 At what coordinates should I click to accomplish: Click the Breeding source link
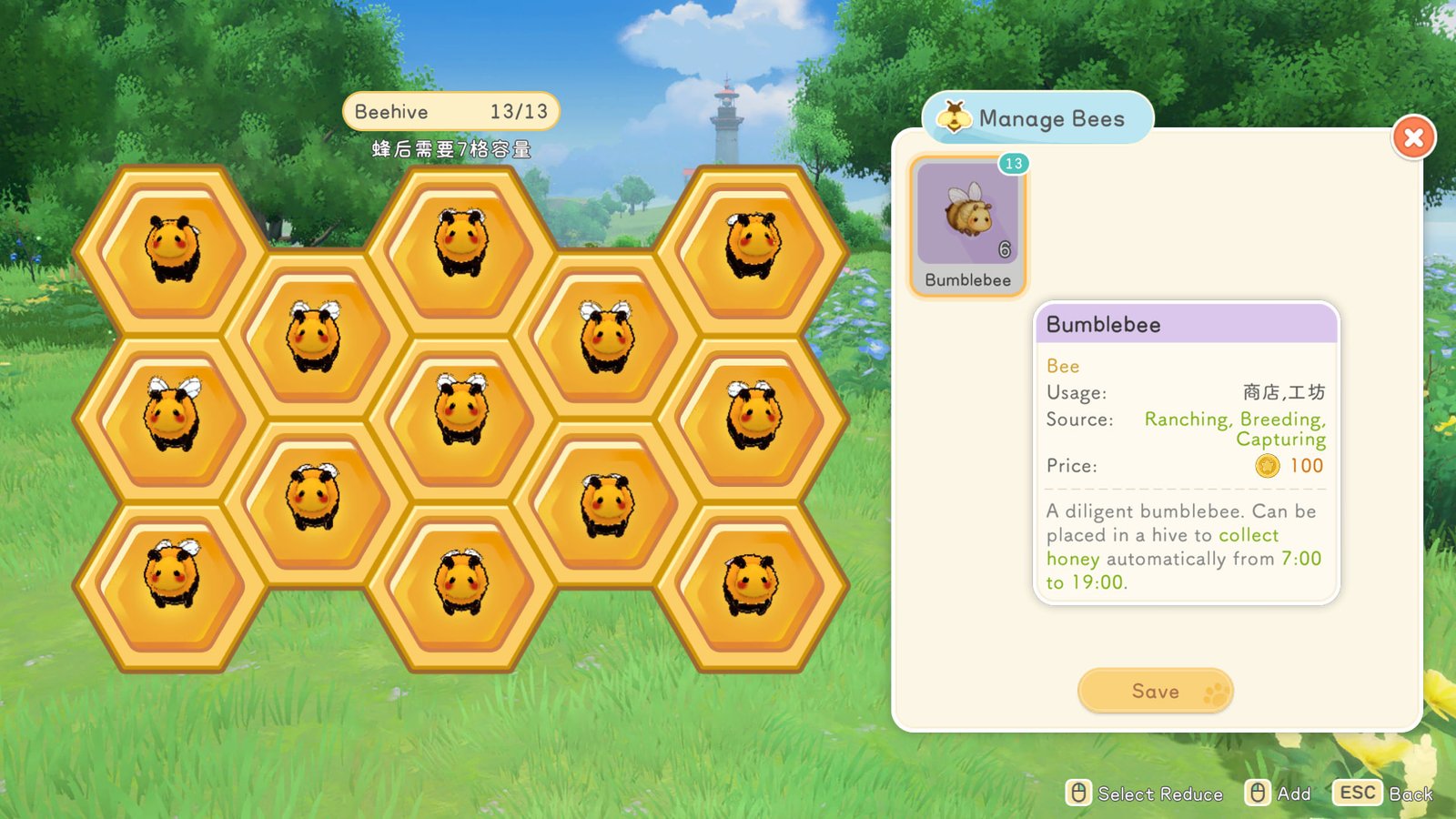click(x=1279, y=420)
